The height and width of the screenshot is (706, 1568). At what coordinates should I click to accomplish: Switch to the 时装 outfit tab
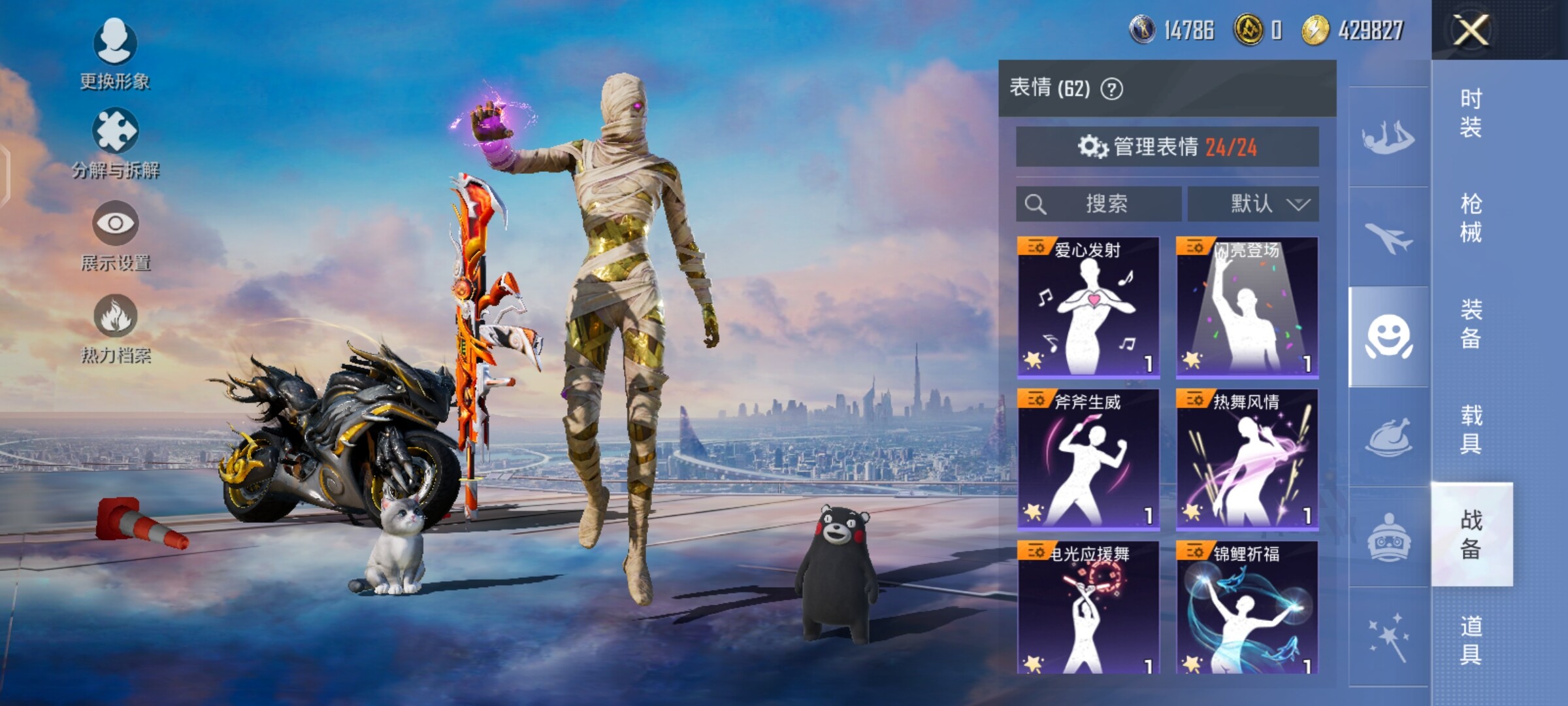[x=1471, y=113]
